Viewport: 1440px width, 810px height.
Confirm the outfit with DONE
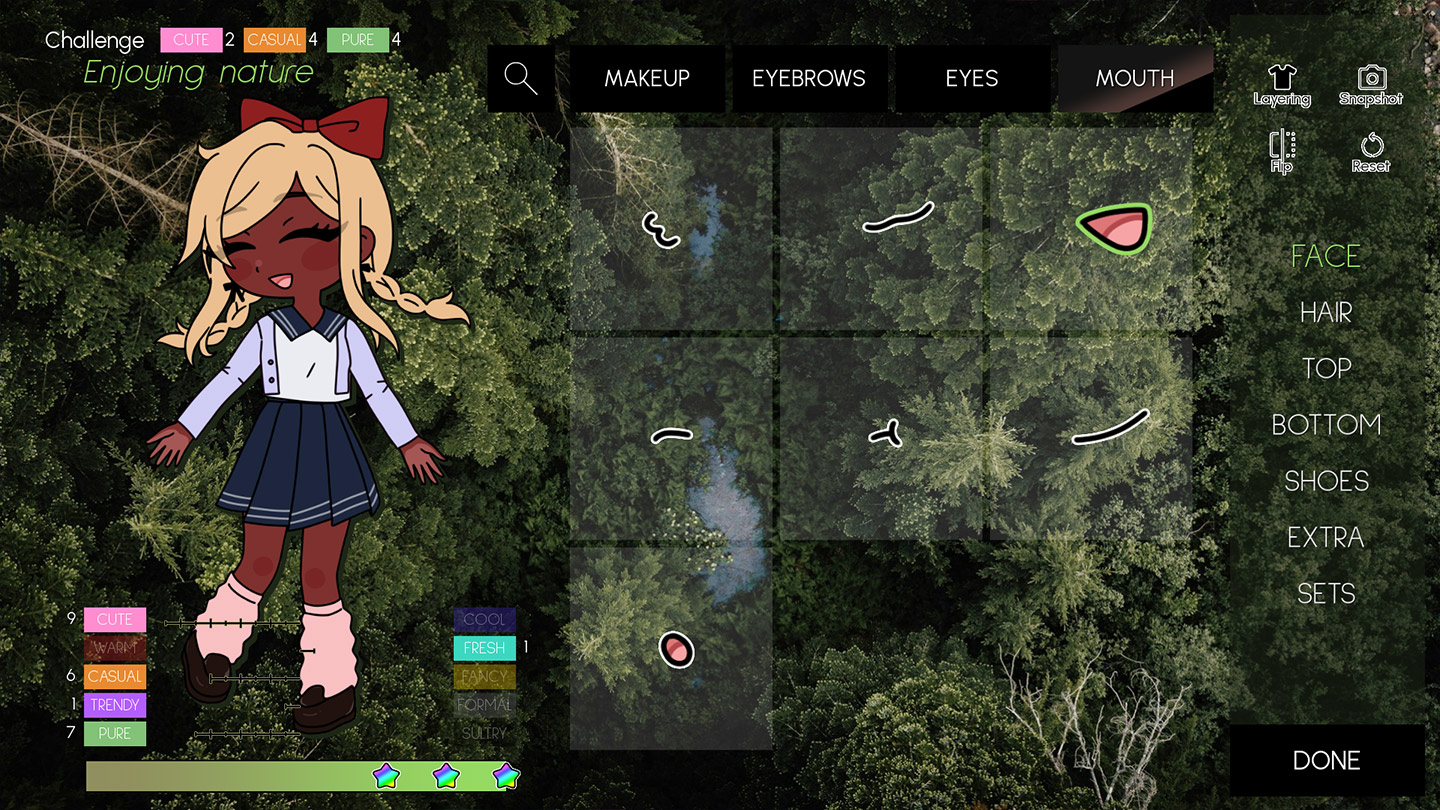tap(1326, 760)
